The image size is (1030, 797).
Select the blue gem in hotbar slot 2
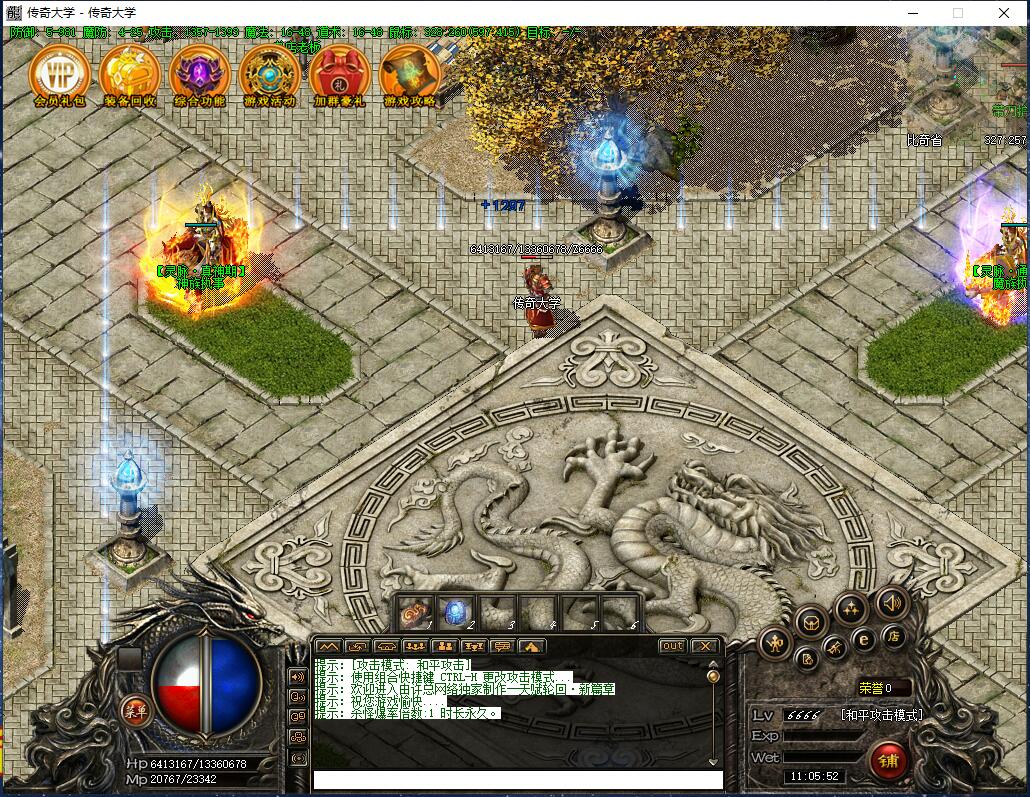click(x=456, y=610)
